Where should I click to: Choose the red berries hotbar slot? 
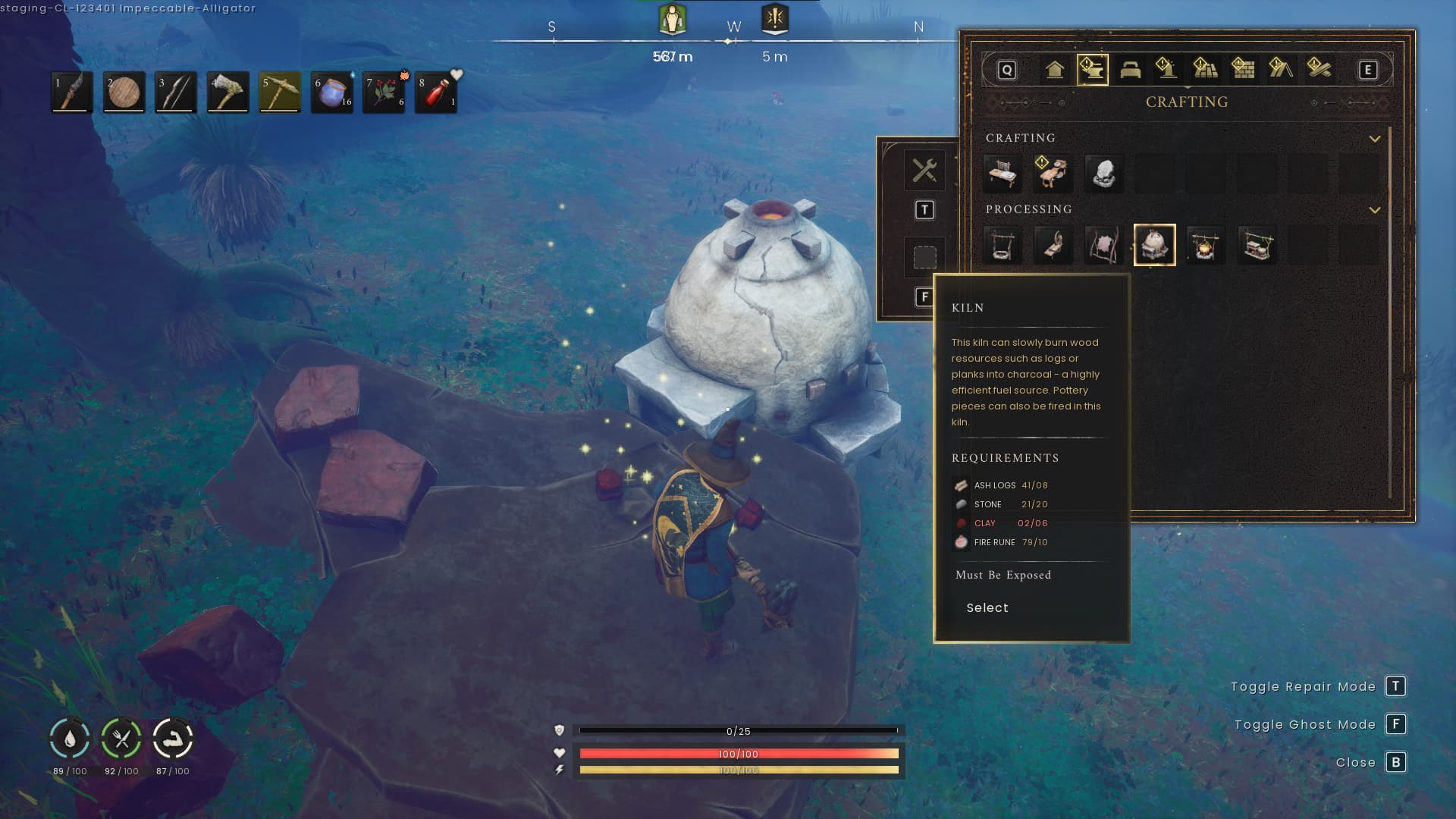(x=384, y=93)
